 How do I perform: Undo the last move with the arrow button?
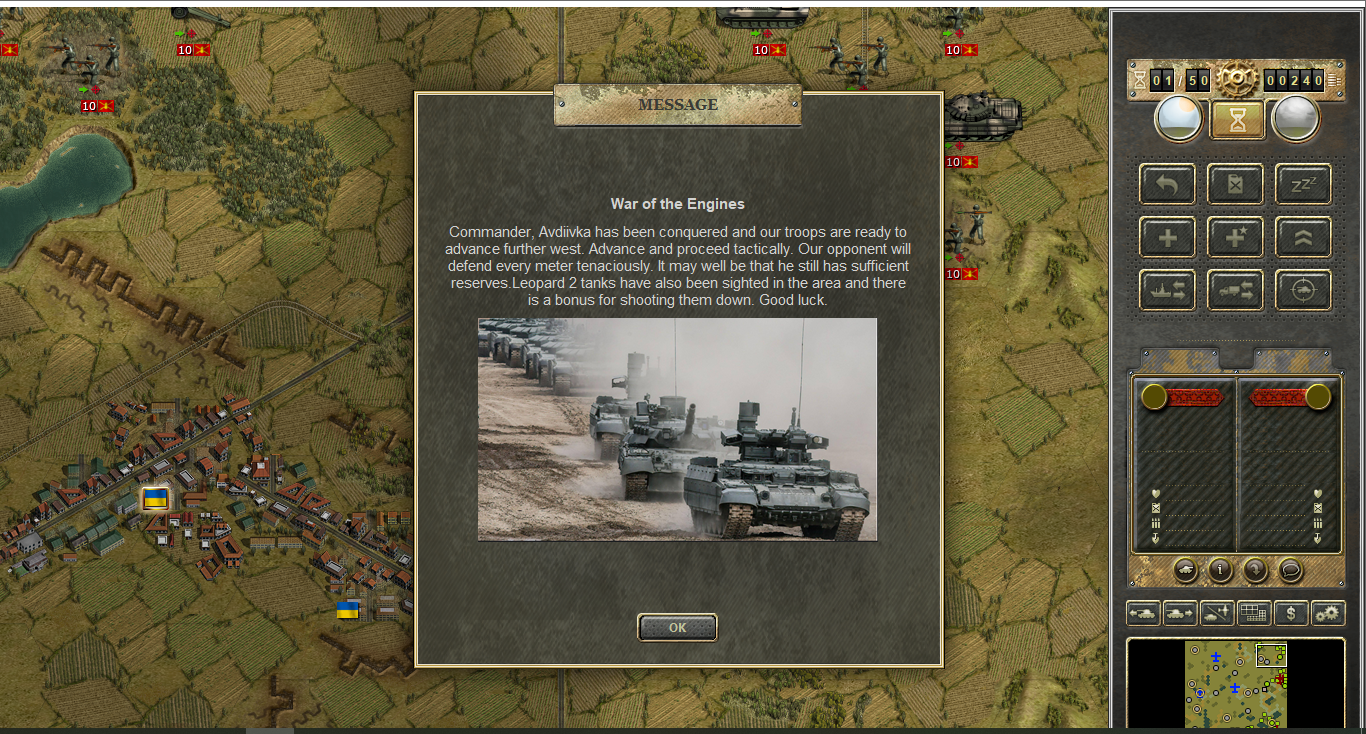(1167, 184)
